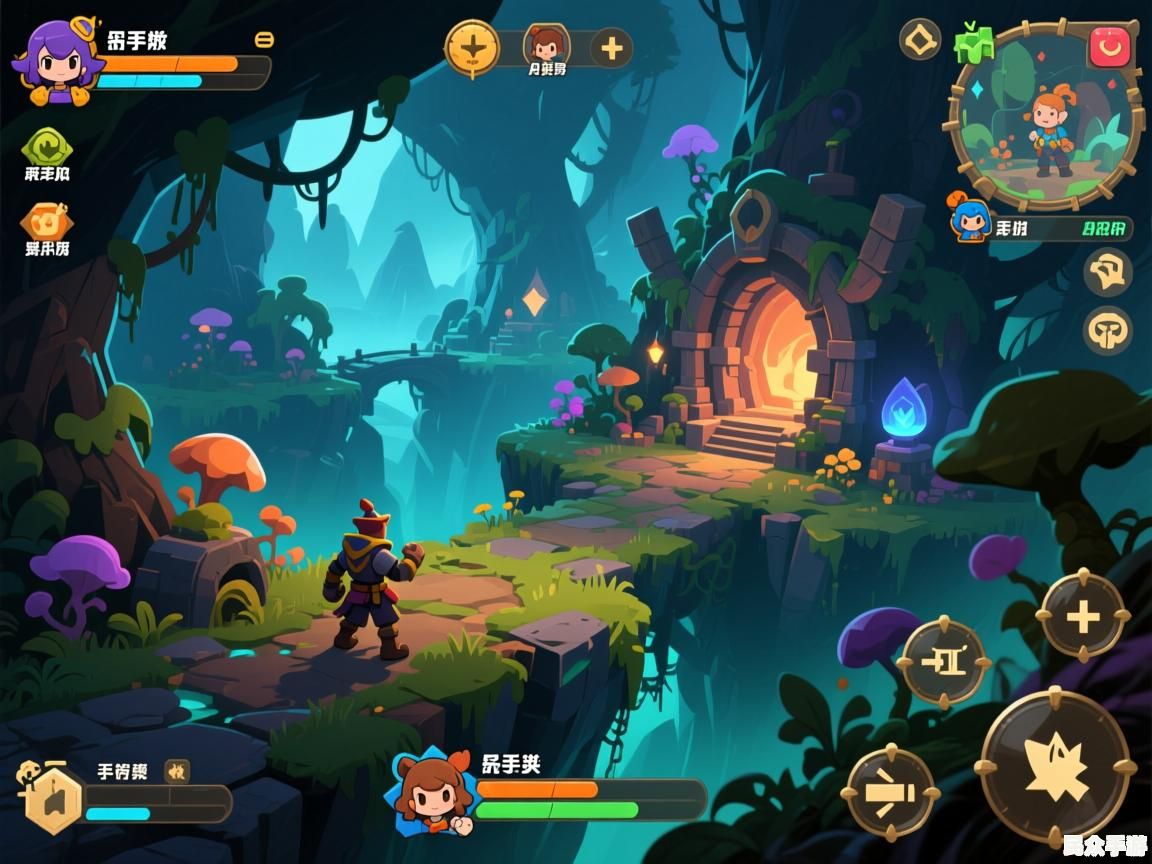The height and width of the screenshot is (864, 1152).
Task: Open the purple-haired character's portrait
Action: pyautogui.click(x=57, y=62)
